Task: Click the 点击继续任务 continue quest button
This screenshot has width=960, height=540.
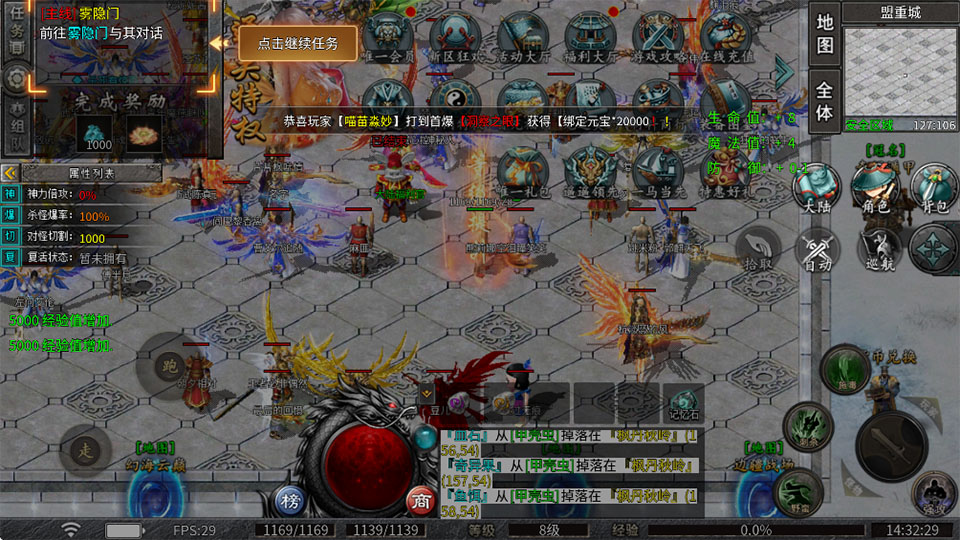Action: pos(297,44)
